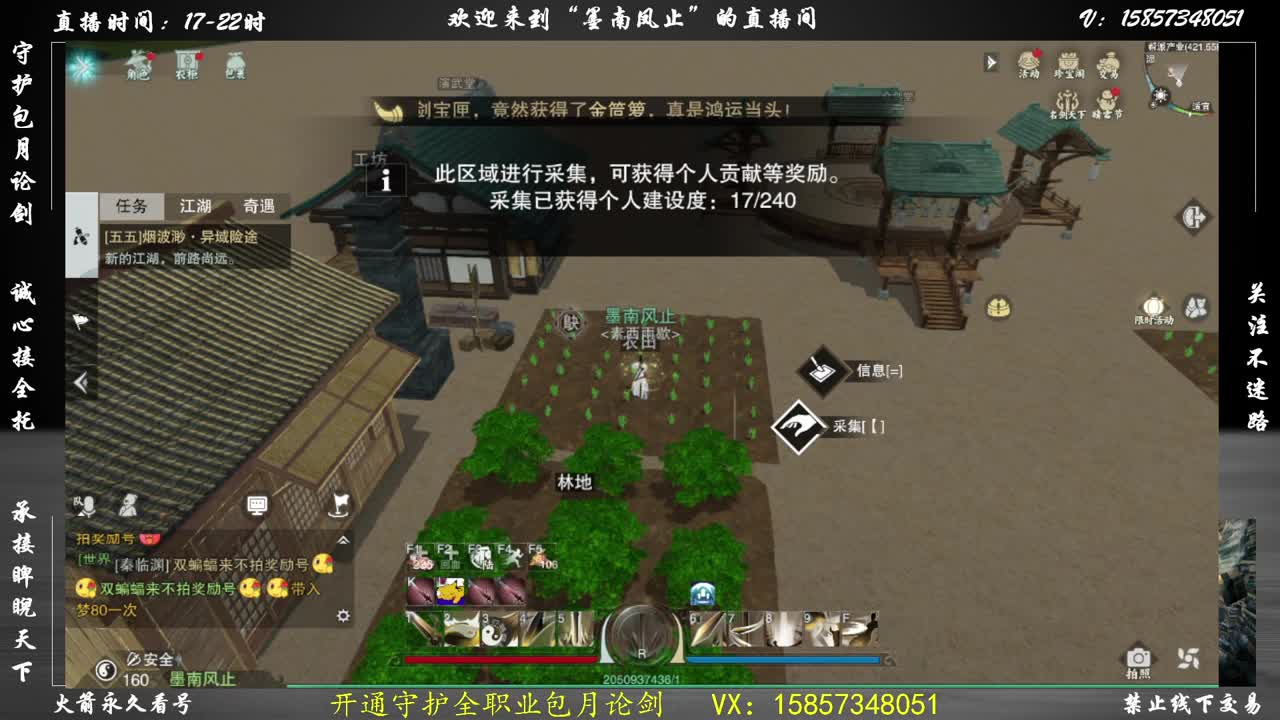Collapse the quest tracker with the left arrow
The image size is (1280, 720).
(81, 381)
